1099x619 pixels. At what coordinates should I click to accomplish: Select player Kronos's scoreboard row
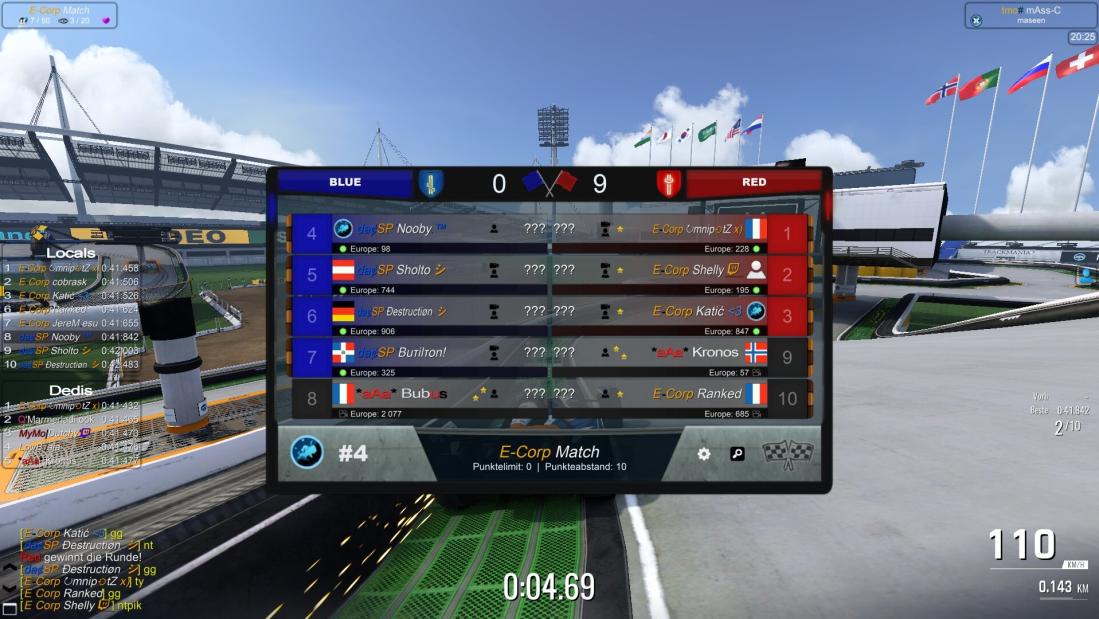680,357
